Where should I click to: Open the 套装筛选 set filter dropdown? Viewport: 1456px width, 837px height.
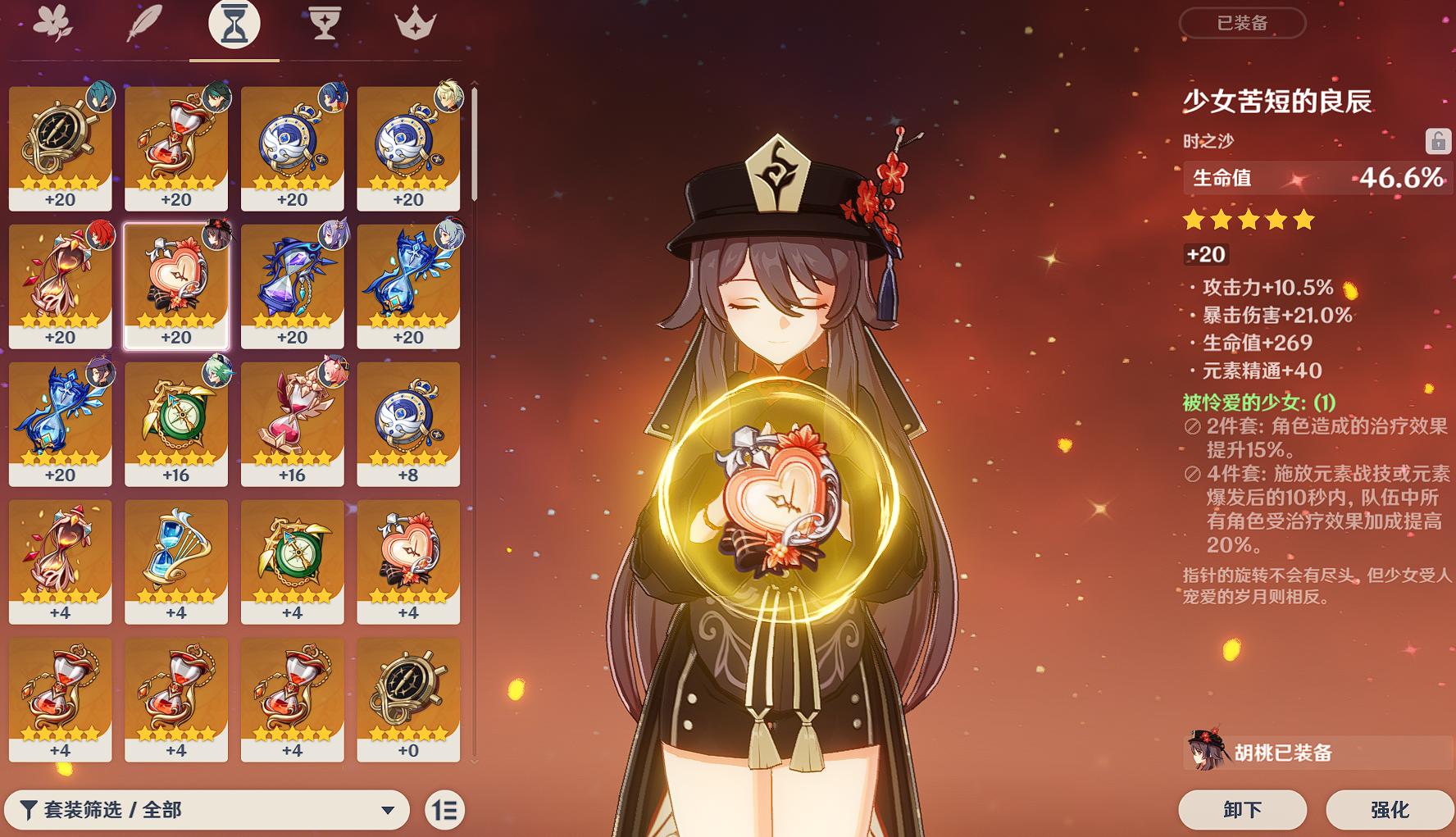click(207, 810)
